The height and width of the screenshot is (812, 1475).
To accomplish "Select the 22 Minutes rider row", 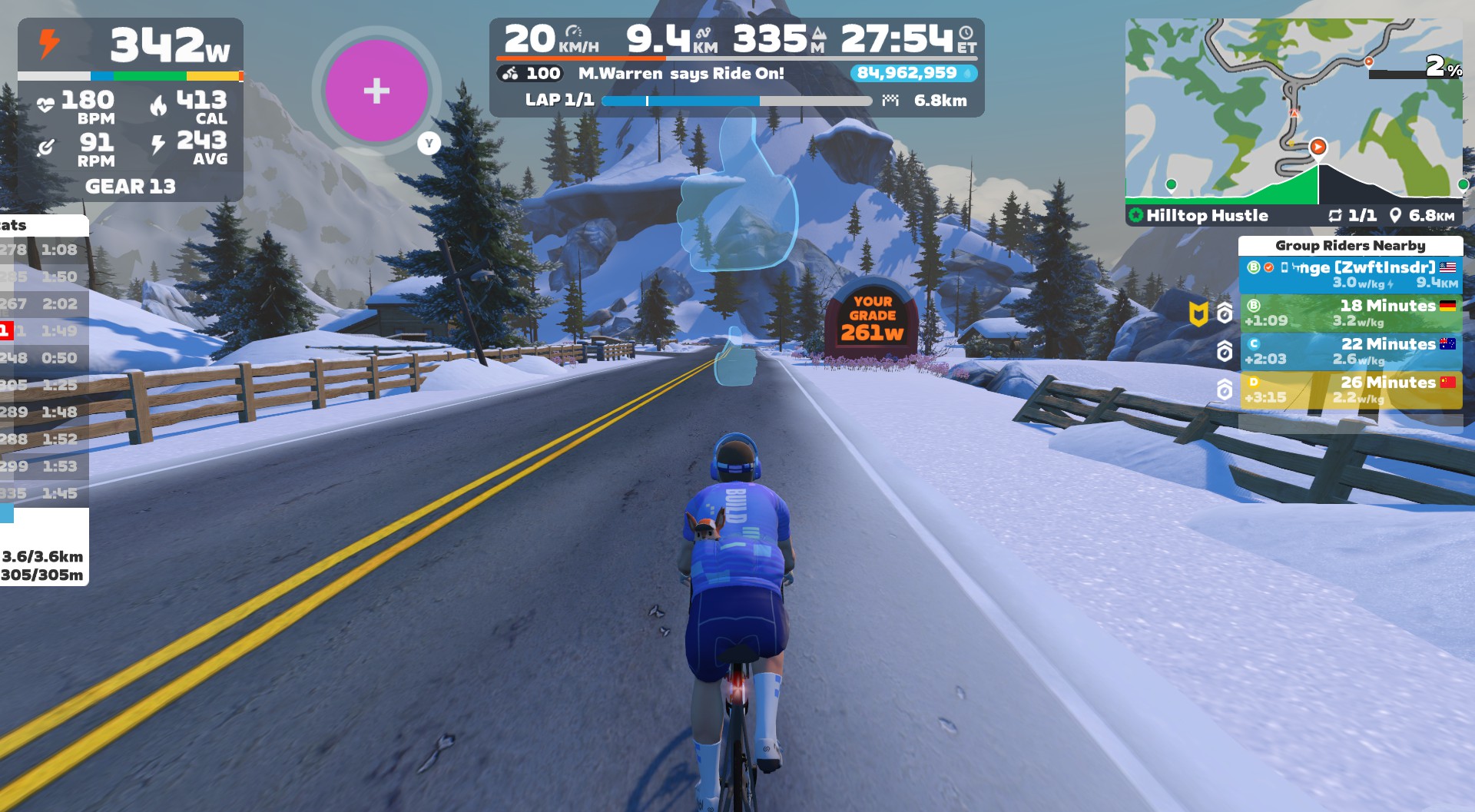I will pyautogui.click(x=1351, y=351).
